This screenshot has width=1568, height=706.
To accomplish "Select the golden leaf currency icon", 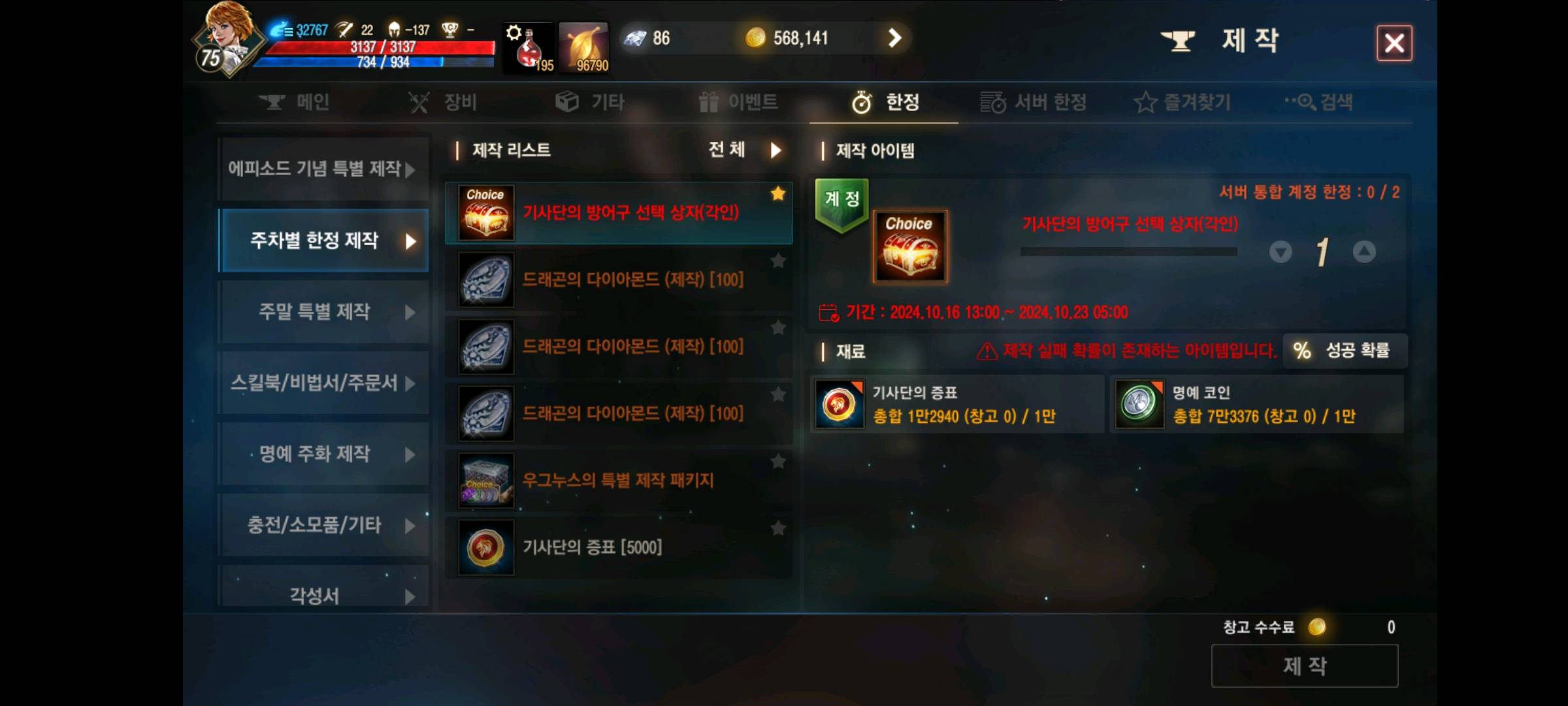I will [x=583, y=47].
